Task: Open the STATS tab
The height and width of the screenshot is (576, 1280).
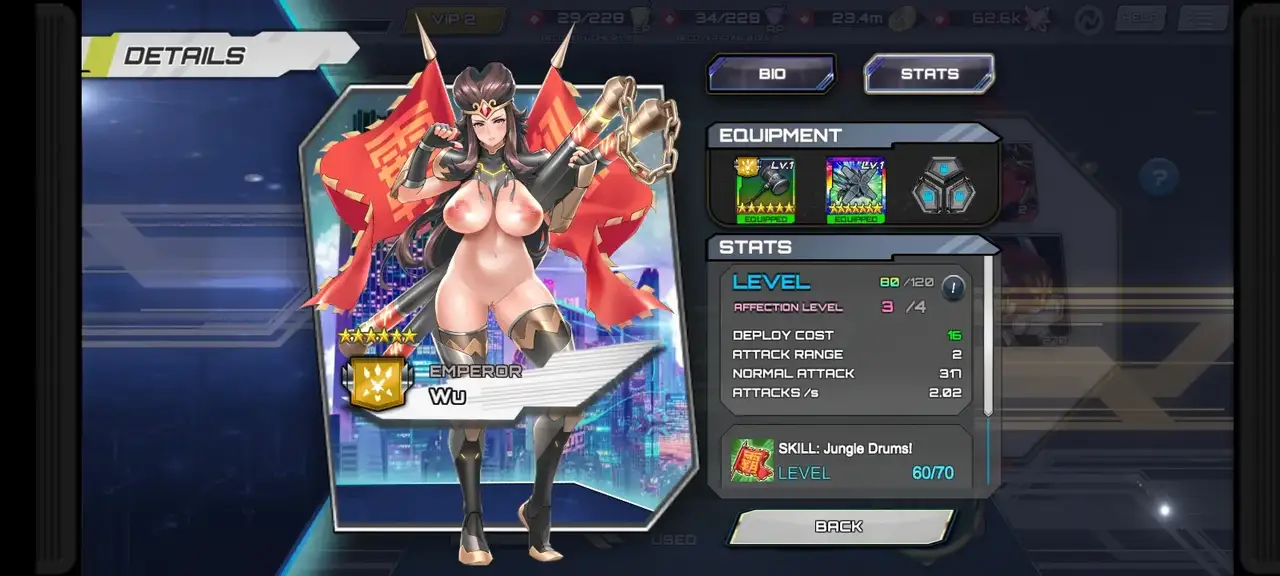Action: 929,74
